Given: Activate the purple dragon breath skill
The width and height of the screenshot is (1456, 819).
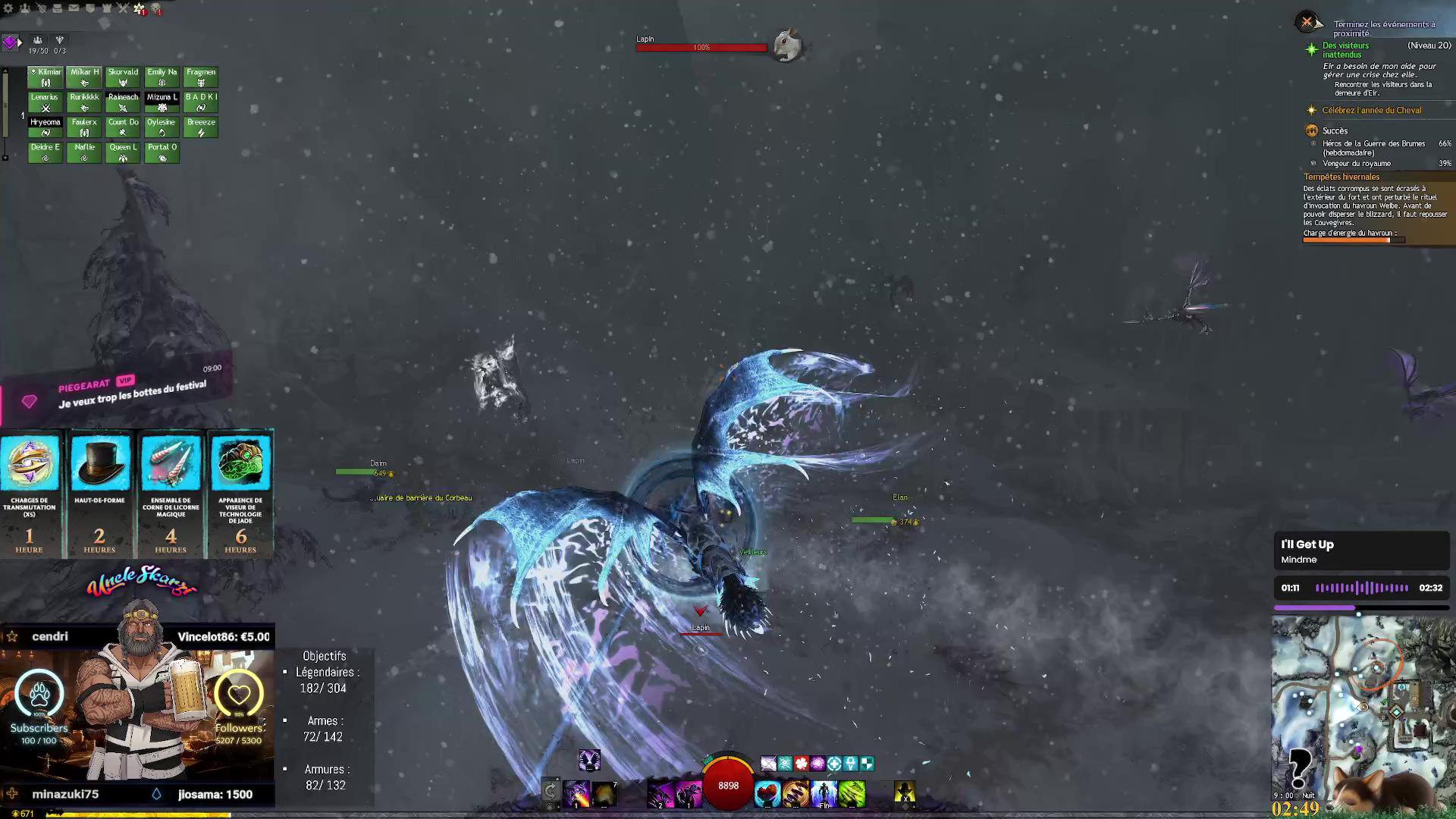Looking at the screenshot, I should pos(576,794).
